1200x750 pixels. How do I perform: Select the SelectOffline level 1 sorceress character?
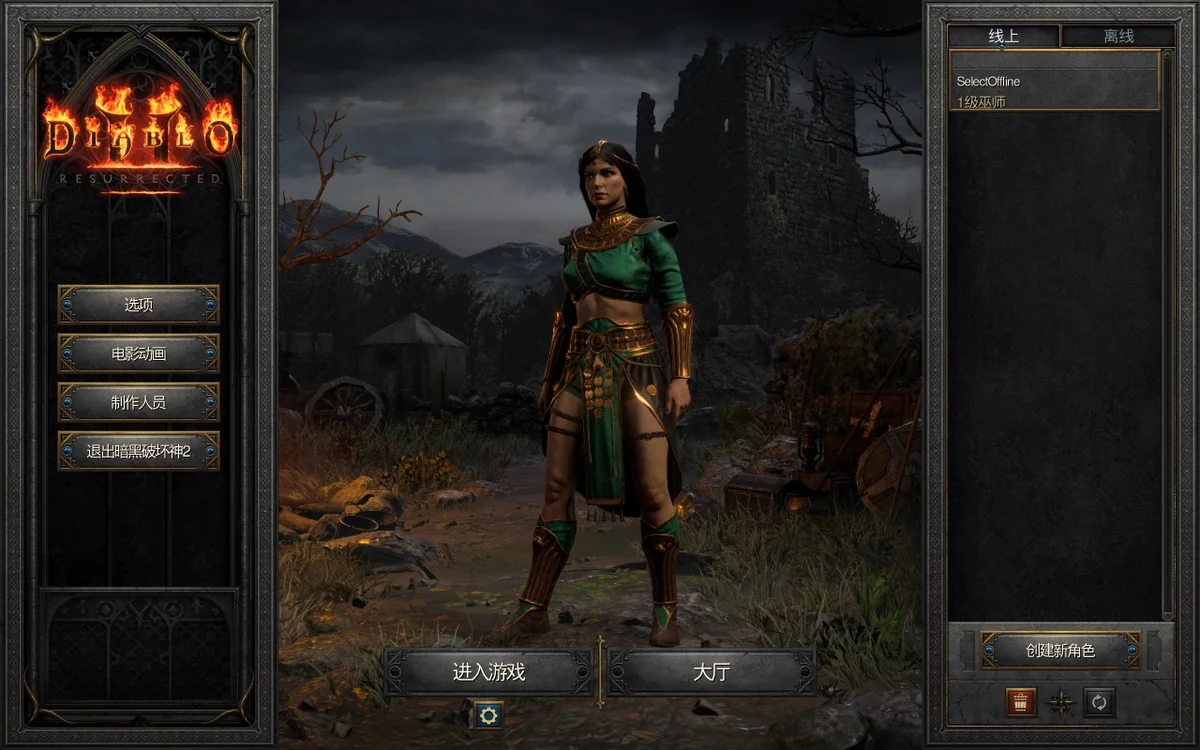tap(1053, 91)
